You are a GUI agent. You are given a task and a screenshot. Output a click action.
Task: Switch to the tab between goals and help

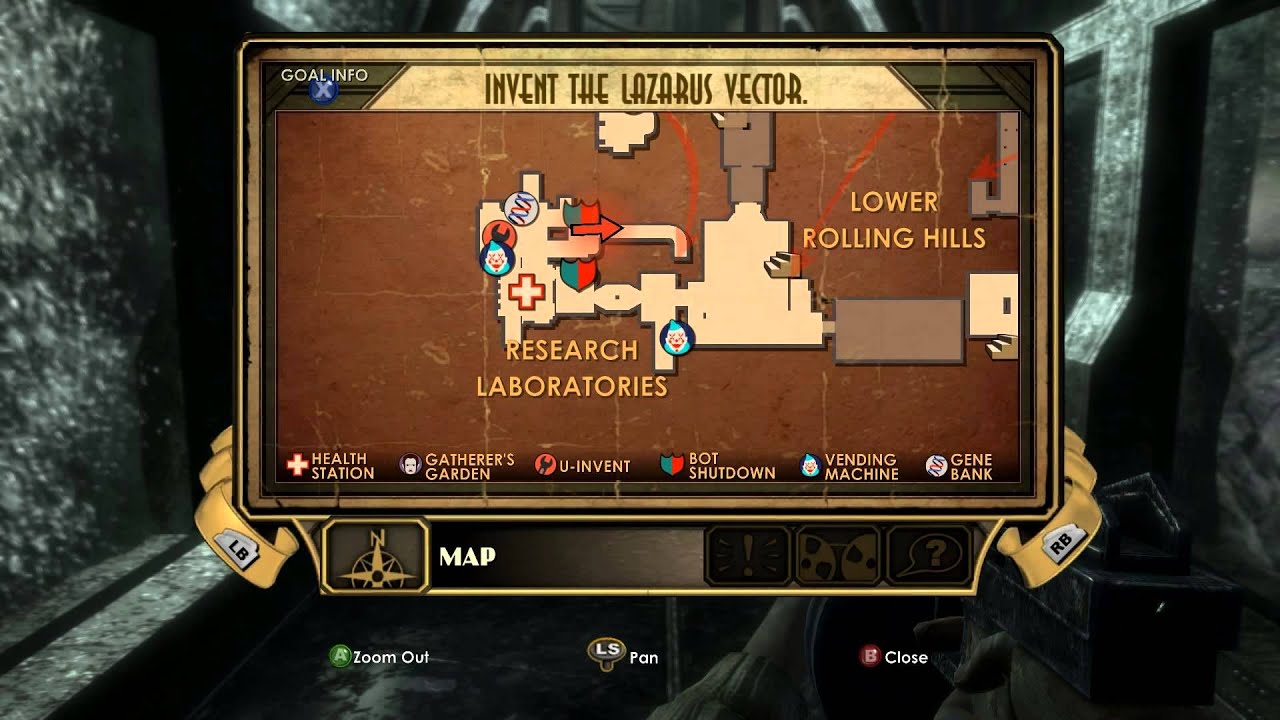tap(838, 556)
